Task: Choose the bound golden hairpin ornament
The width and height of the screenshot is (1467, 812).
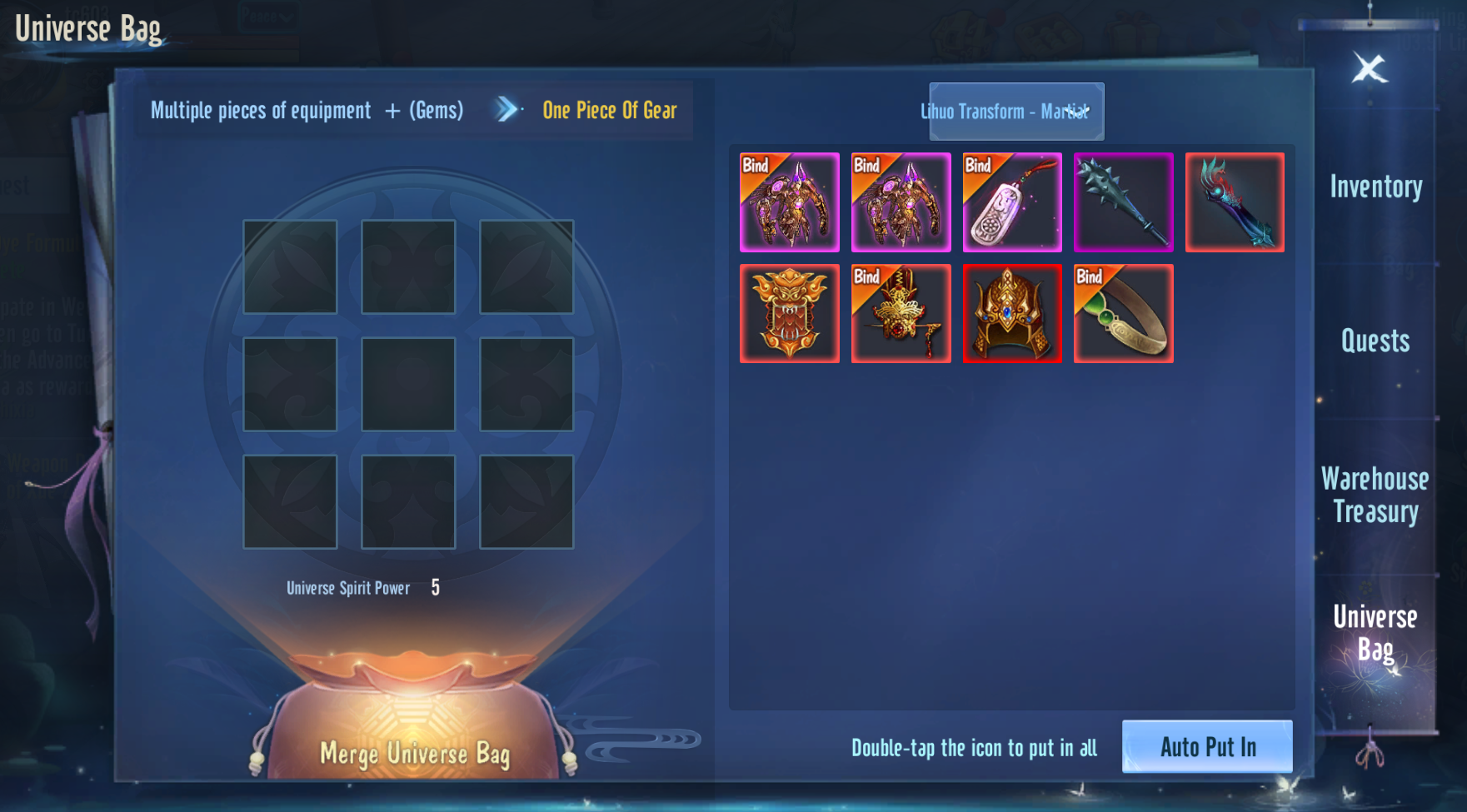Action: point(901,314)
